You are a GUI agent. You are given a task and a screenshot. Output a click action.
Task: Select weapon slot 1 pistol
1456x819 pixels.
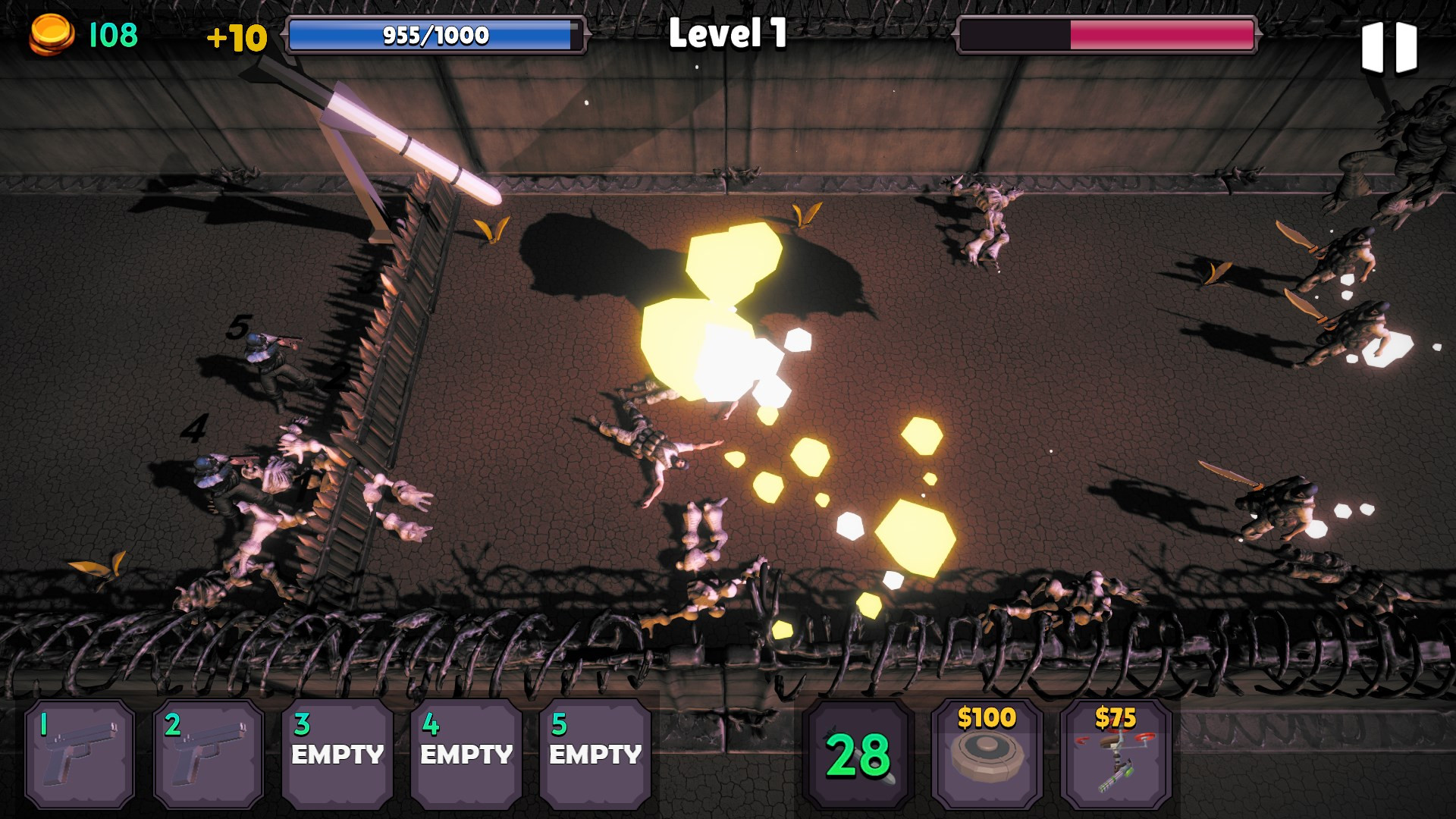coord(80,754)
